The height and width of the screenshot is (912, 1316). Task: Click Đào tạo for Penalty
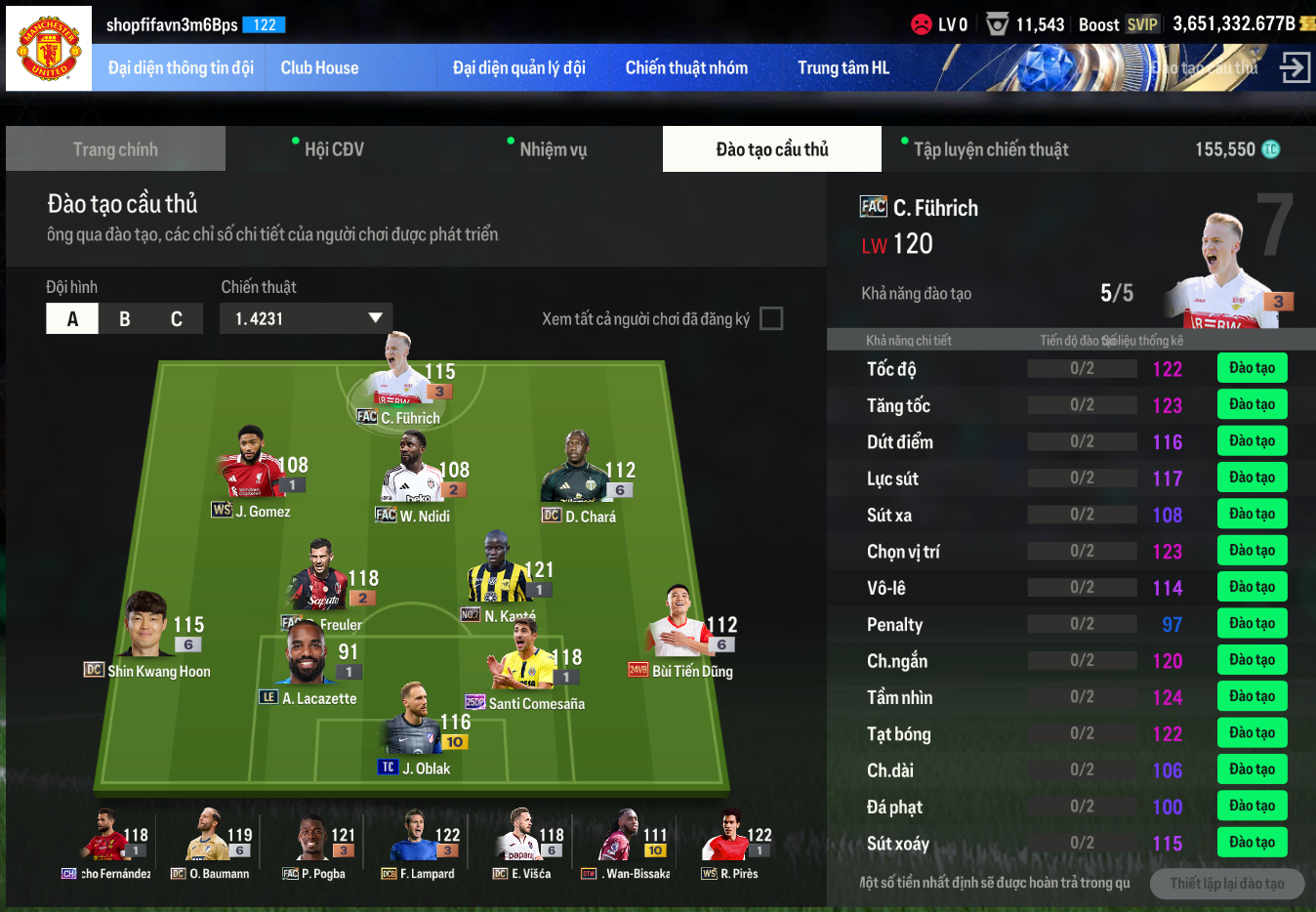point(1252,624)
